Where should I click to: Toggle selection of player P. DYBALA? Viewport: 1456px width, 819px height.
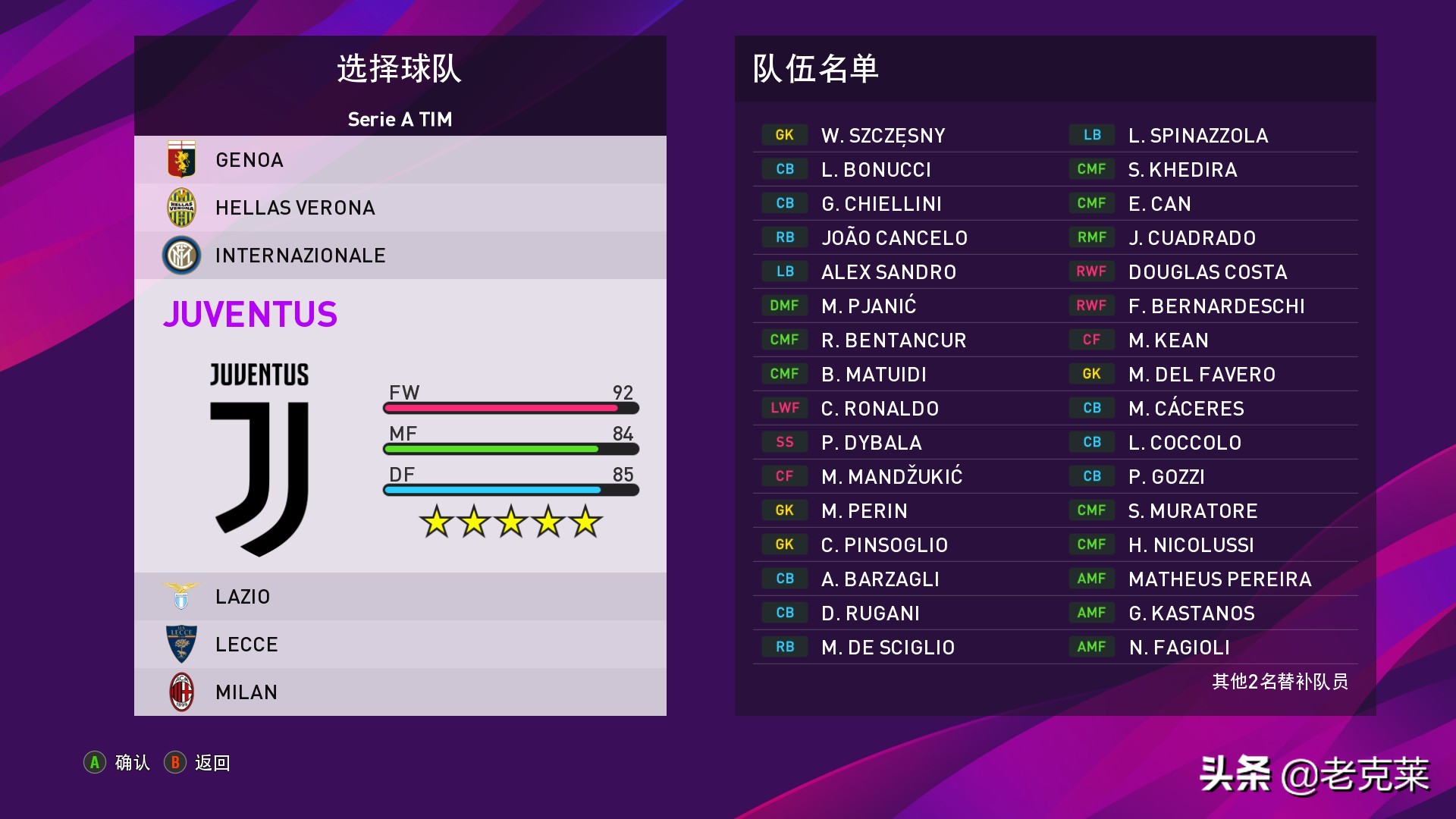coord(872,442)
